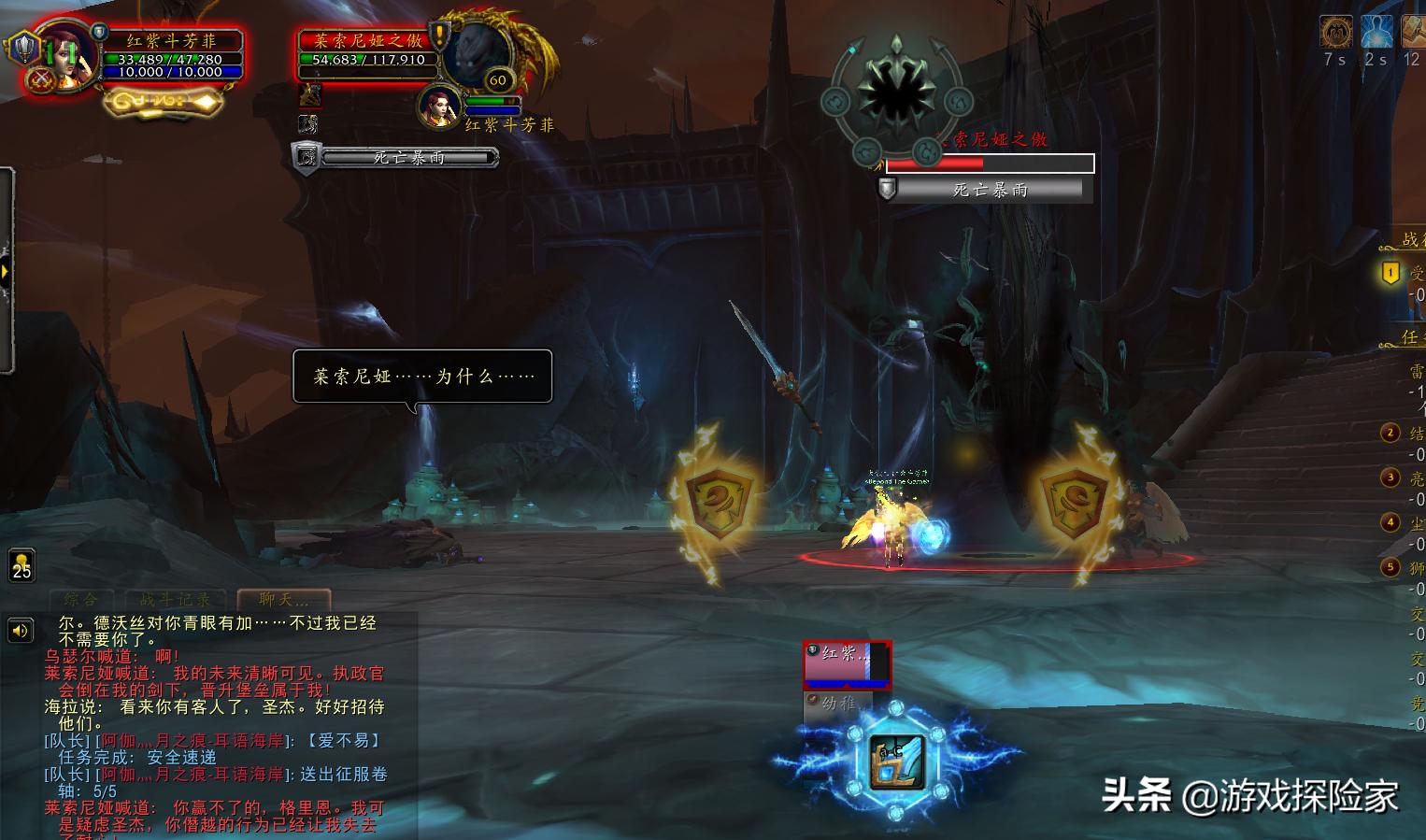
Task: Expand the left side panel arrow
Action: tap(6, 272)
